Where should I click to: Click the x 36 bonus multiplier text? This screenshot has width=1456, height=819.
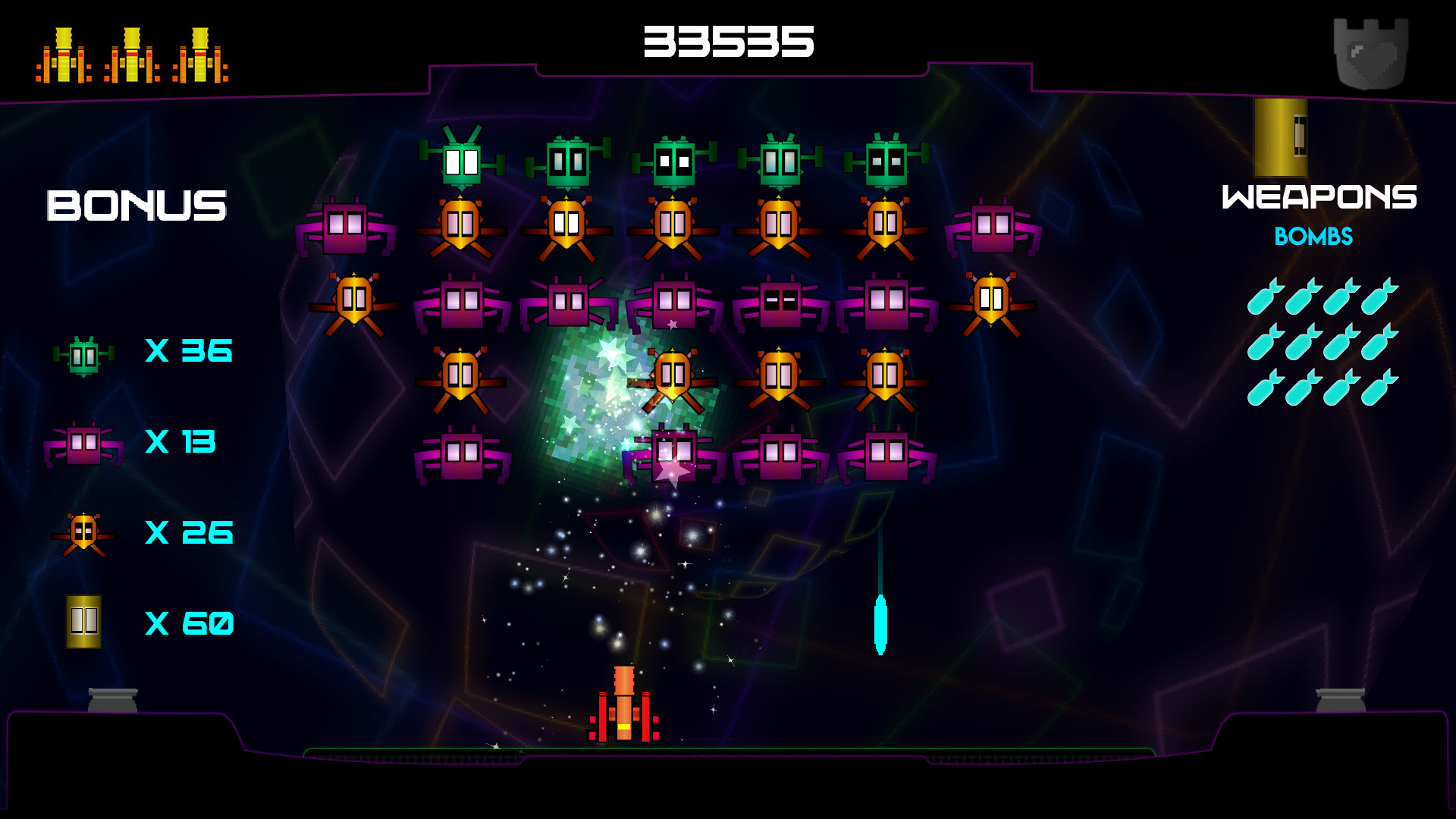(x=188, y=350)
